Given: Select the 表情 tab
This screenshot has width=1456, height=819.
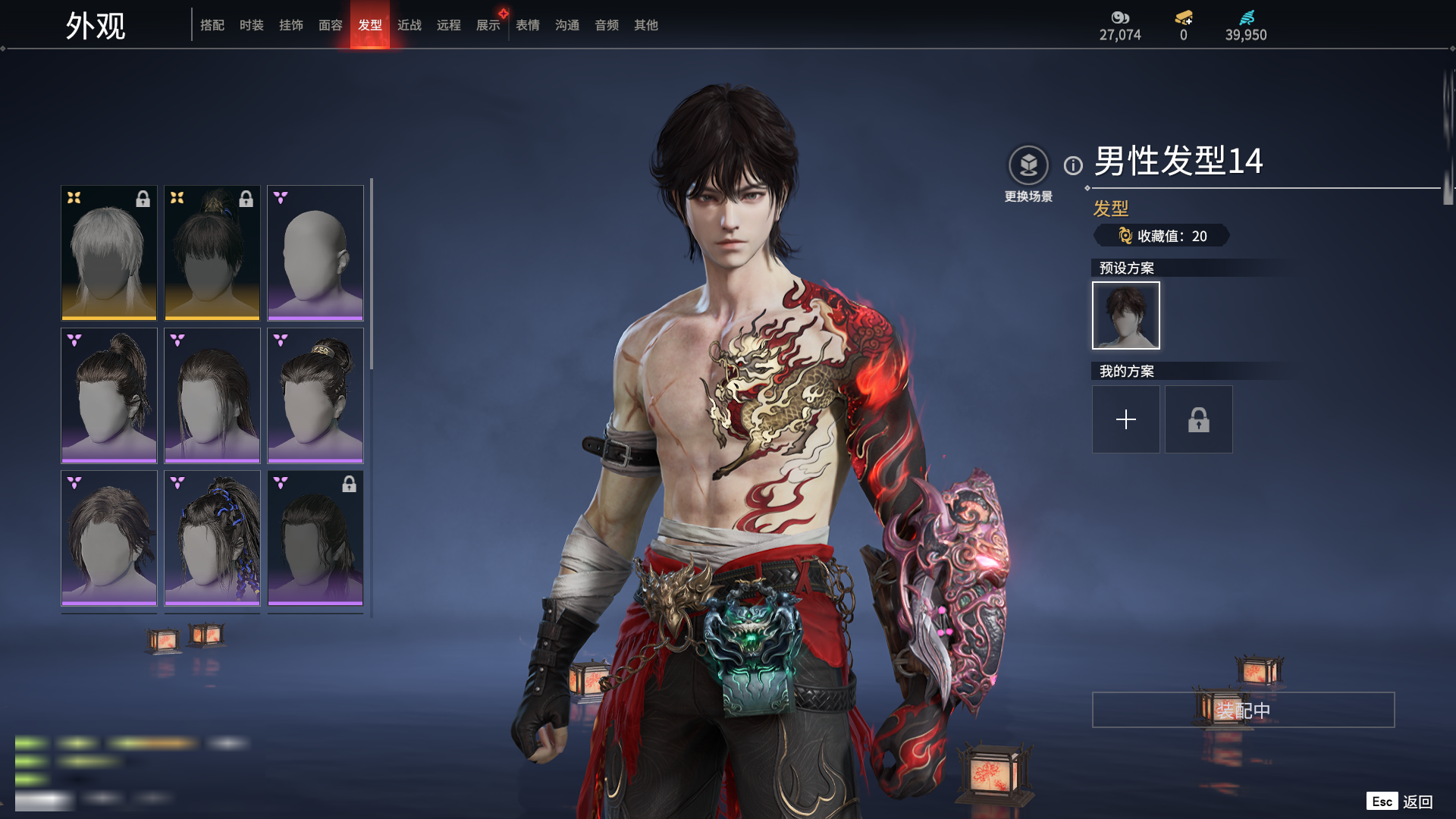Looking at the screenshot, I should (528, 25).
